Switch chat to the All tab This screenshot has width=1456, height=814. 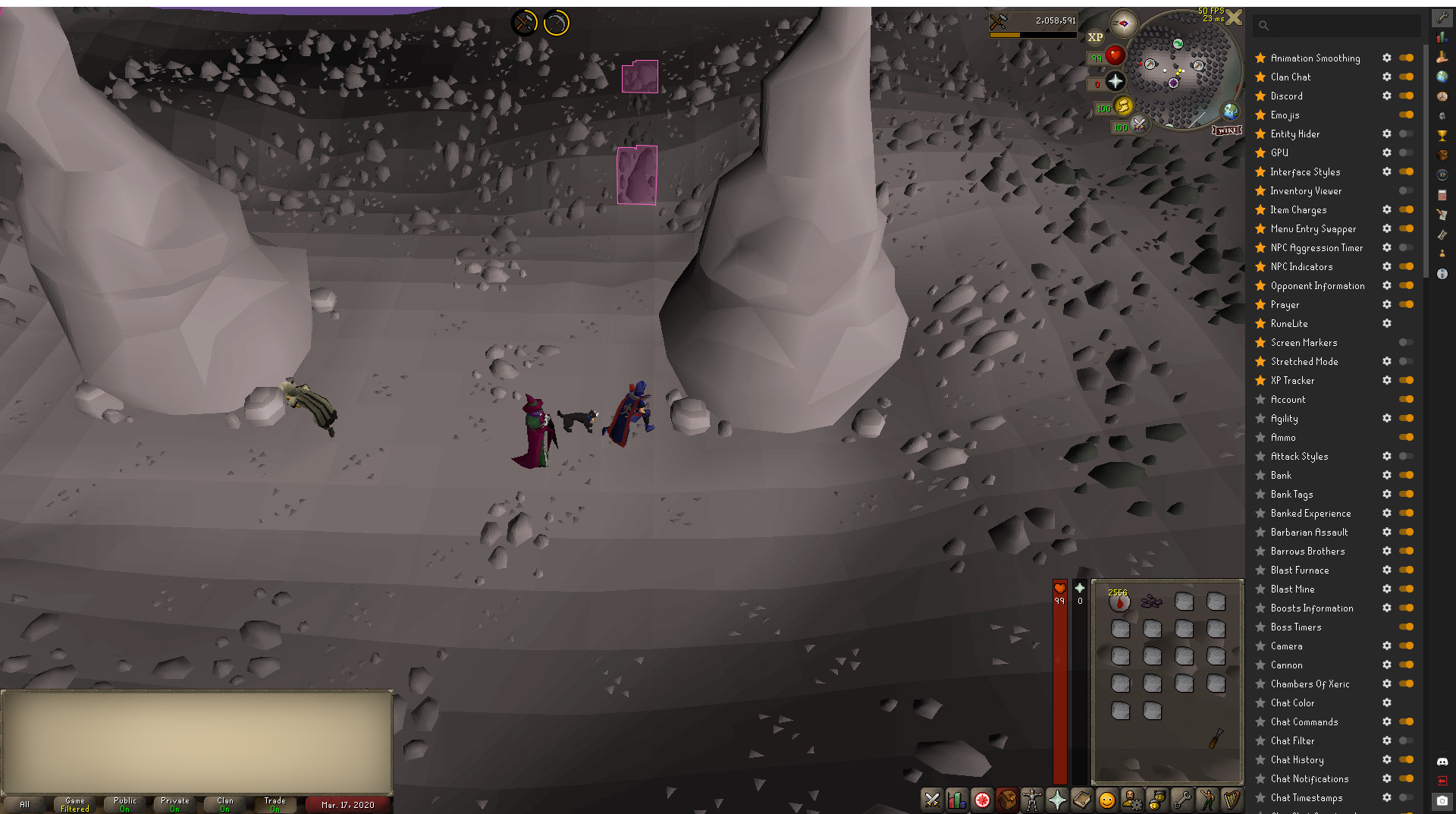24,804
